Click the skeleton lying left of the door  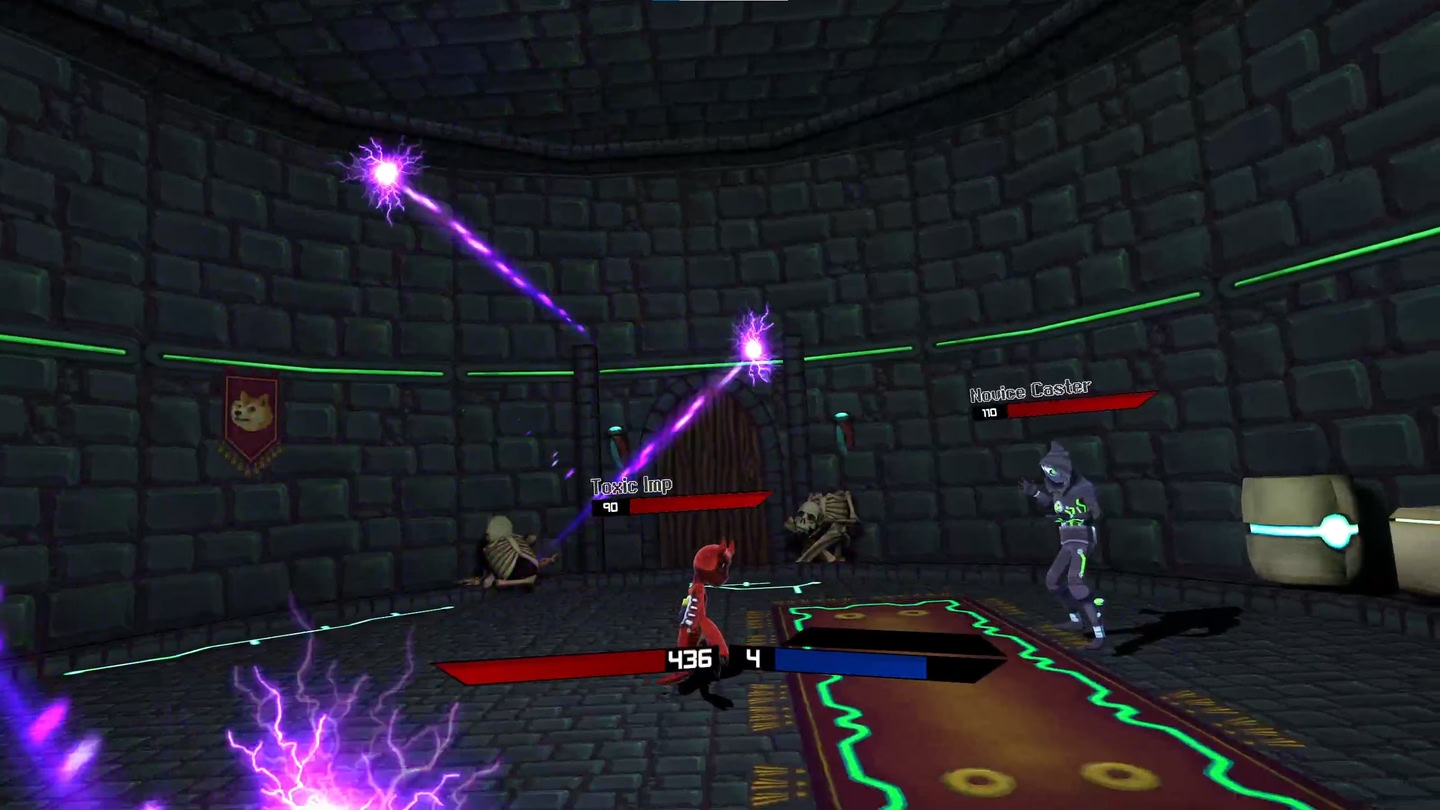point(510,550)
